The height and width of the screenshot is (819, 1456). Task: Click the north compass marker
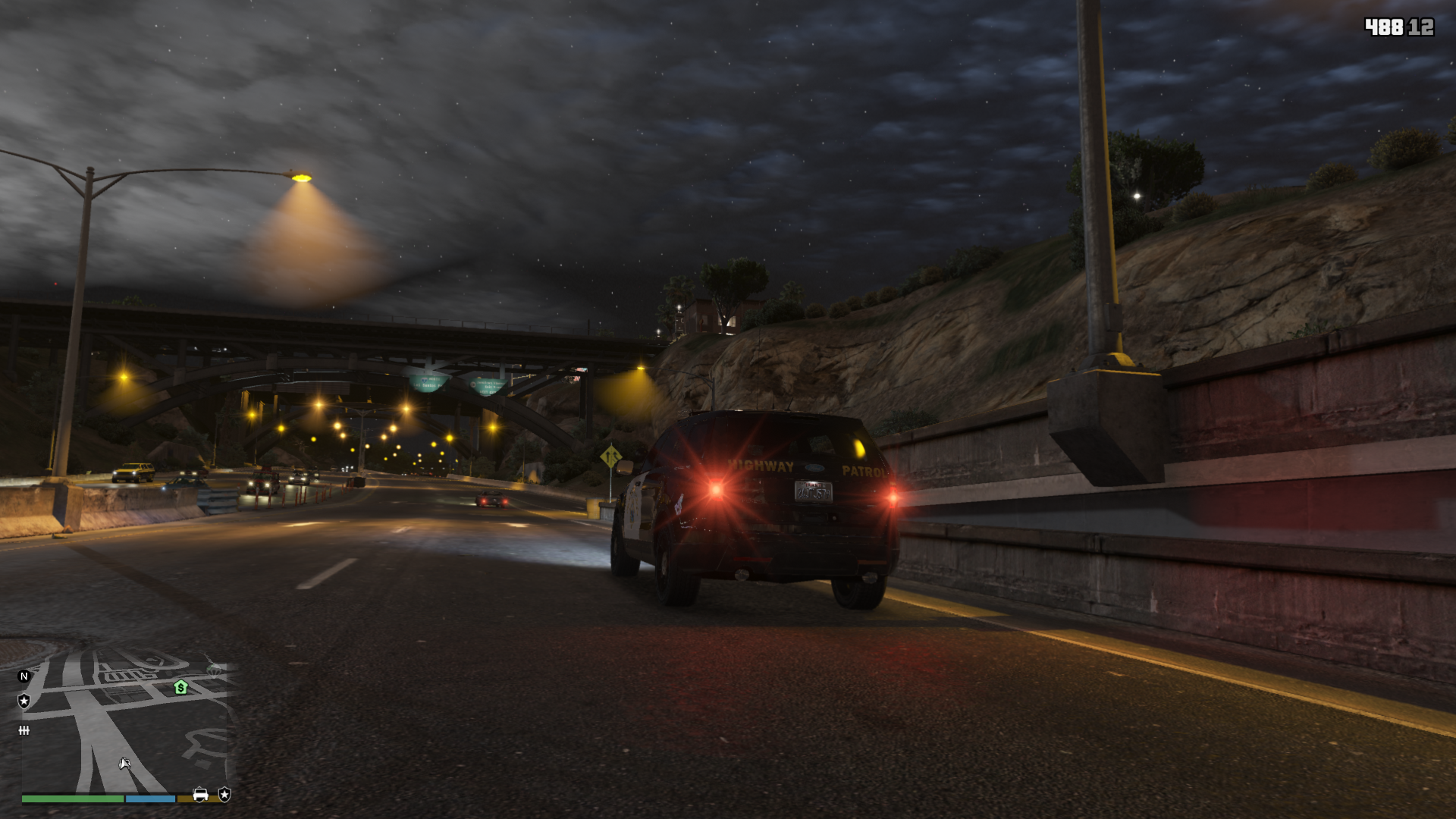coord(24,676)
